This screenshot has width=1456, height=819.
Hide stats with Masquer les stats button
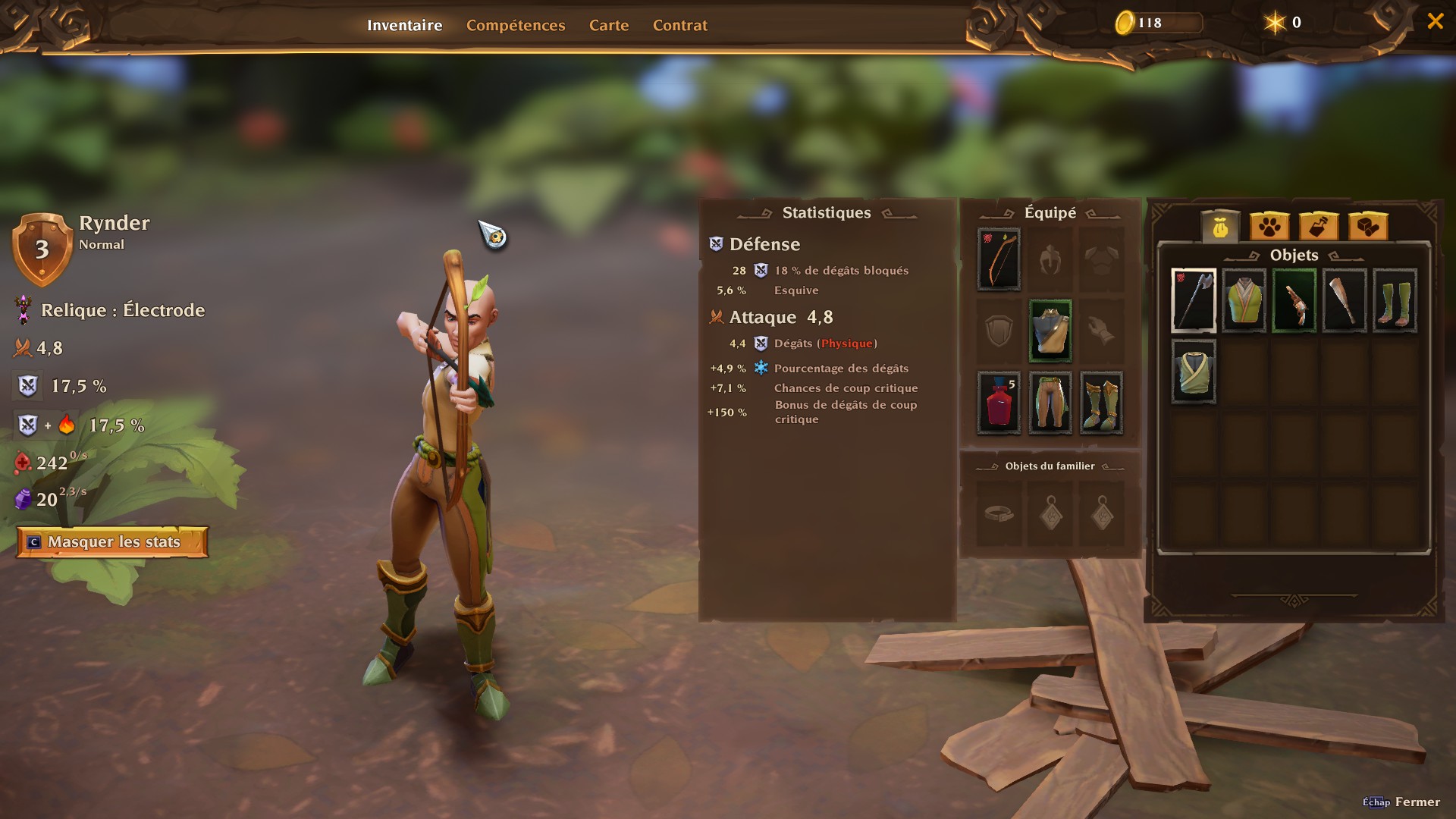tap(113, 542)
